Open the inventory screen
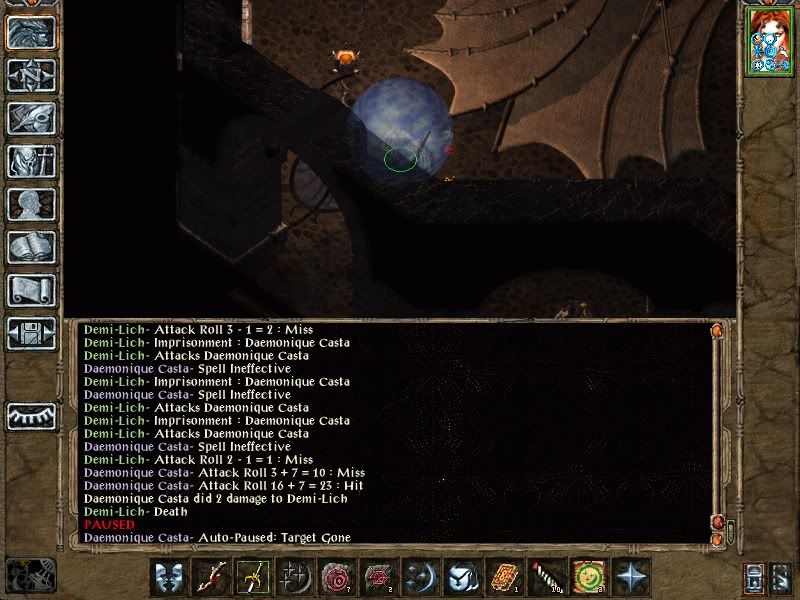Image resolution: width=800 pixels, height=600 pixels. [x=31, y=161]
